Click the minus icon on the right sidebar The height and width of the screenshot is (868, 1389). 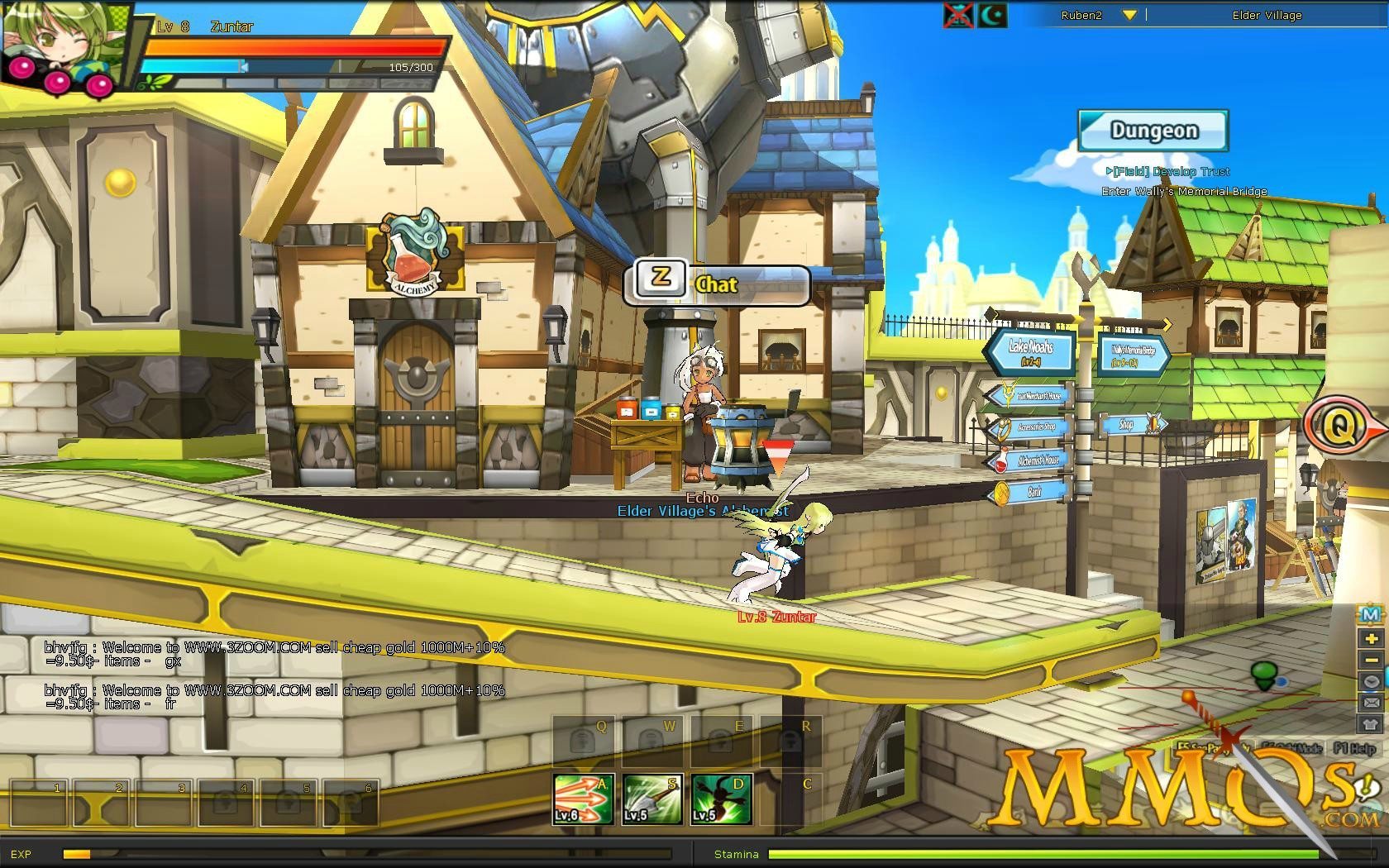point(1372,660)
